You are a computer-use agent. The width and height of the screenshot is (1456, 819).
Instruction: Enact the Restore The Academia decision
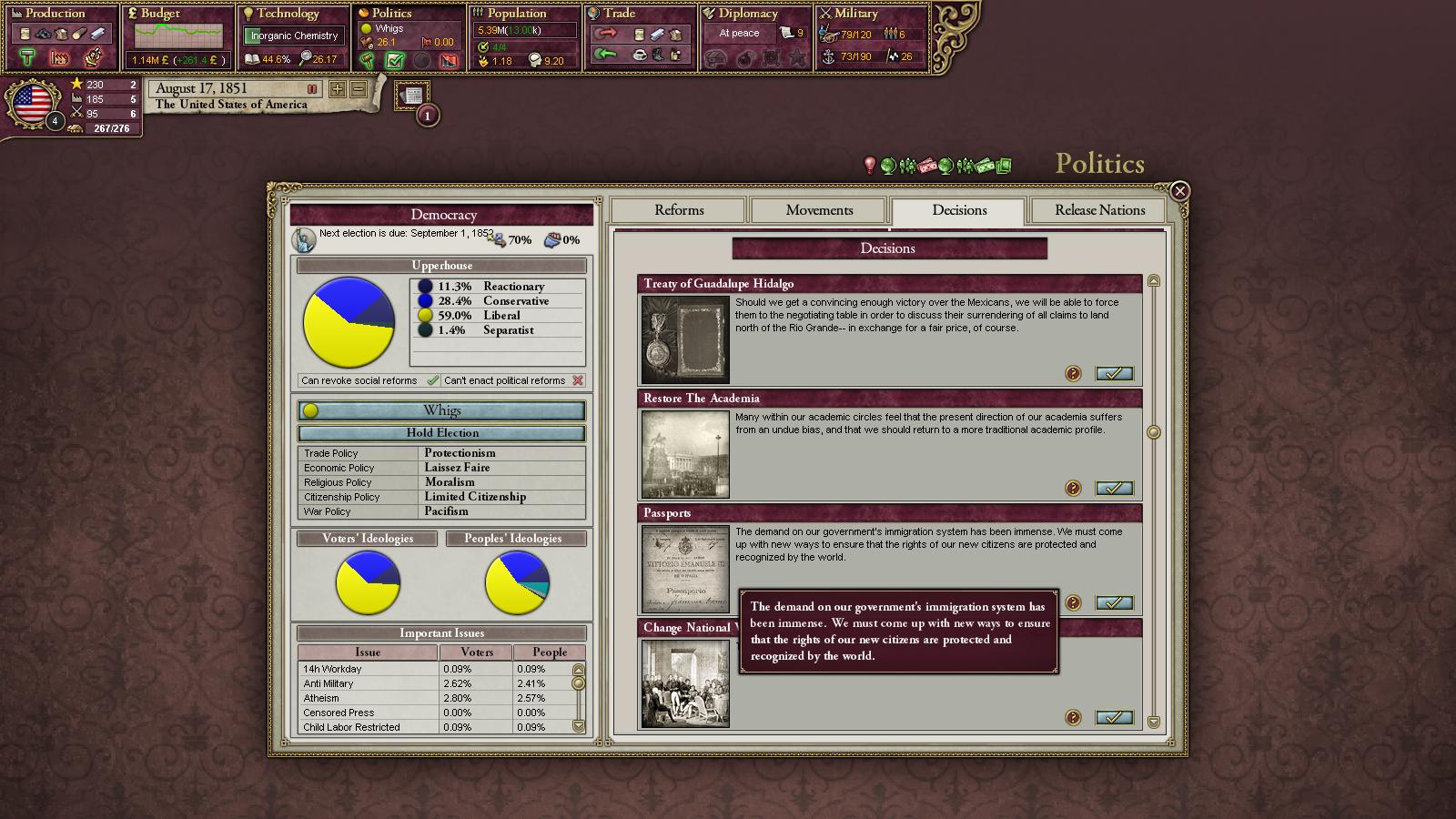coord(1114,489)
